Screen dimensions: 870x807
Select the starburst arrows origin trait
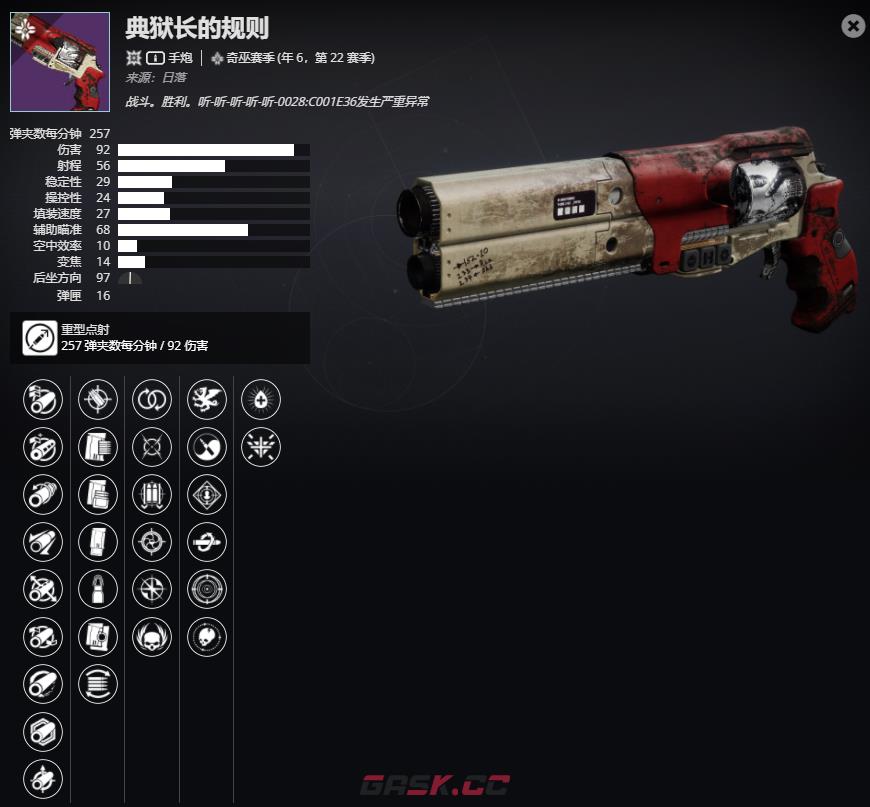click(261, 447)
